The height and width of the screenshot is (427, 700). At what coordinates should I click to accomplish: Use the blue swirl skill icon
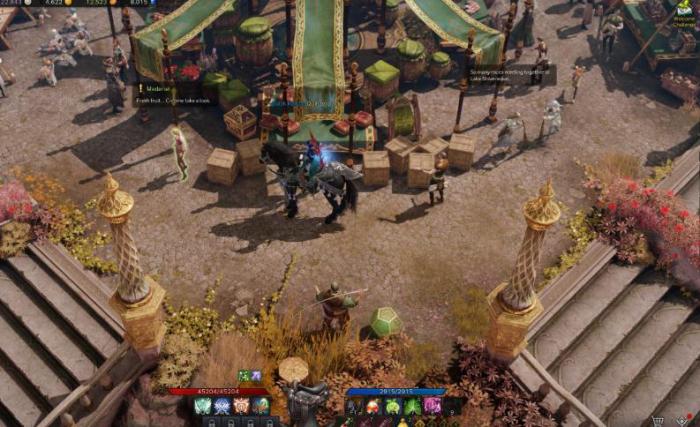[x=222, y=406]
